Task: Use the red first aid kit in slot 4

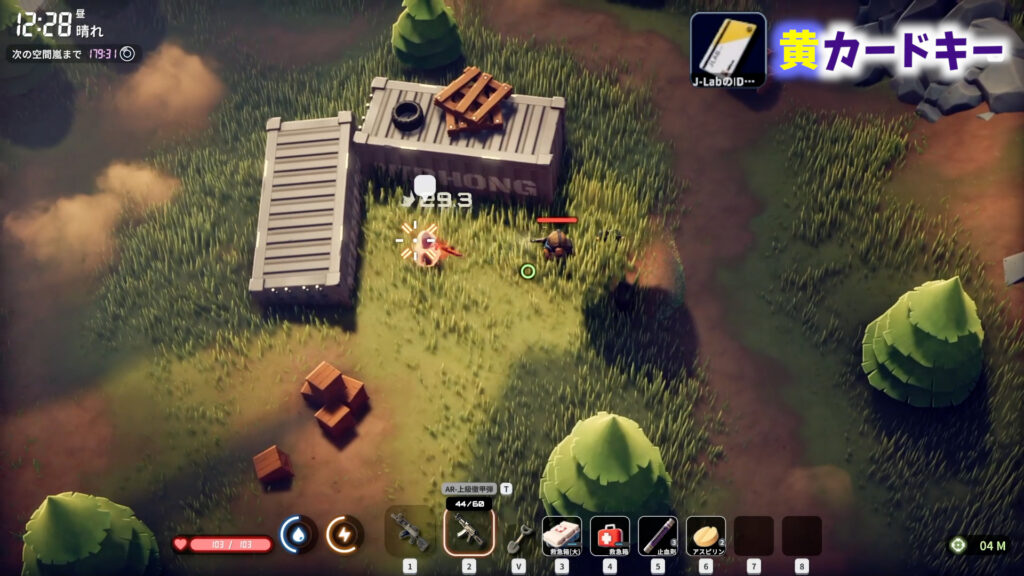Action: 609,535
